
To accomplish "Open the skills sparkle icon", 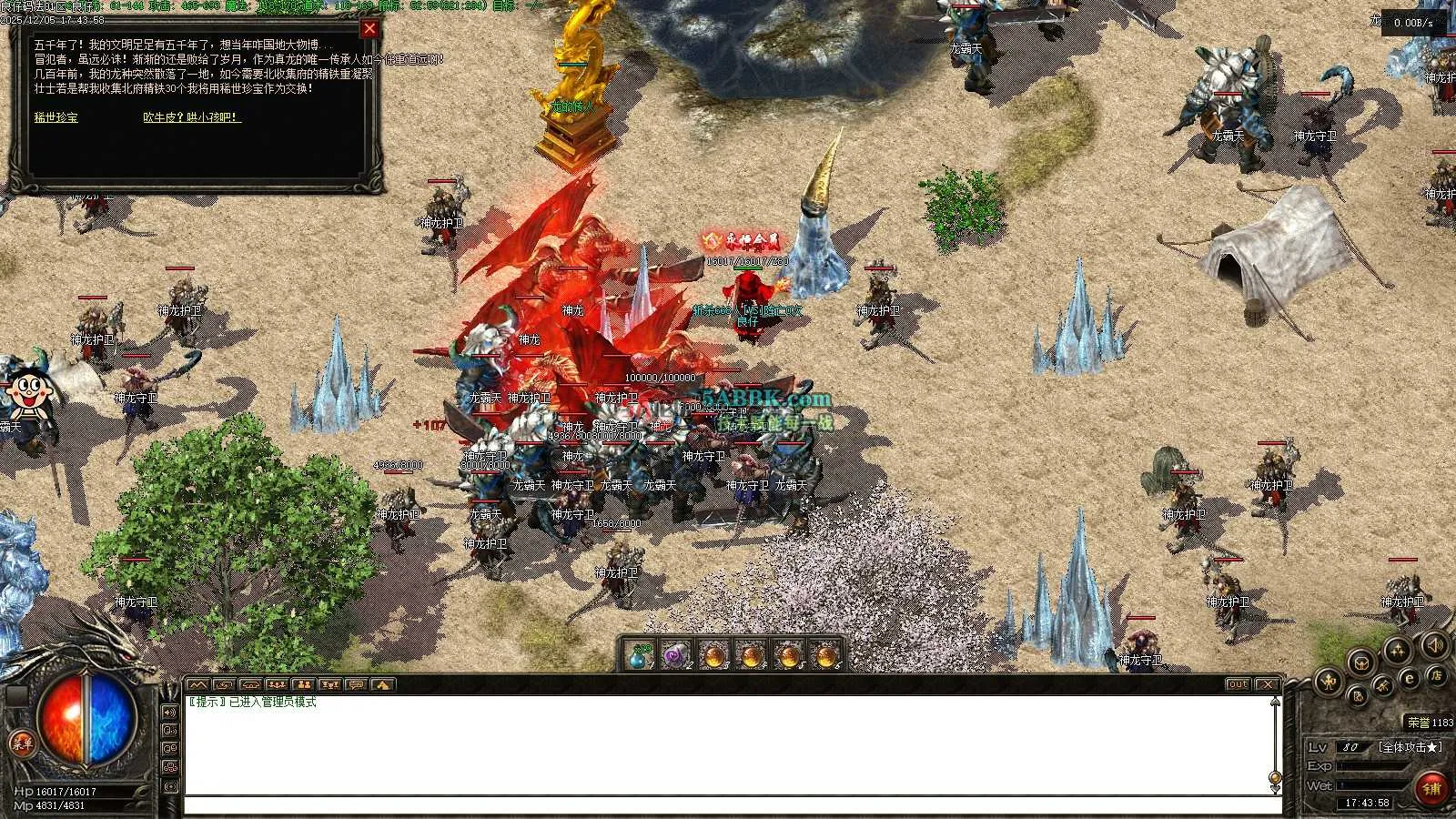I will click(x=1397, y=650).
